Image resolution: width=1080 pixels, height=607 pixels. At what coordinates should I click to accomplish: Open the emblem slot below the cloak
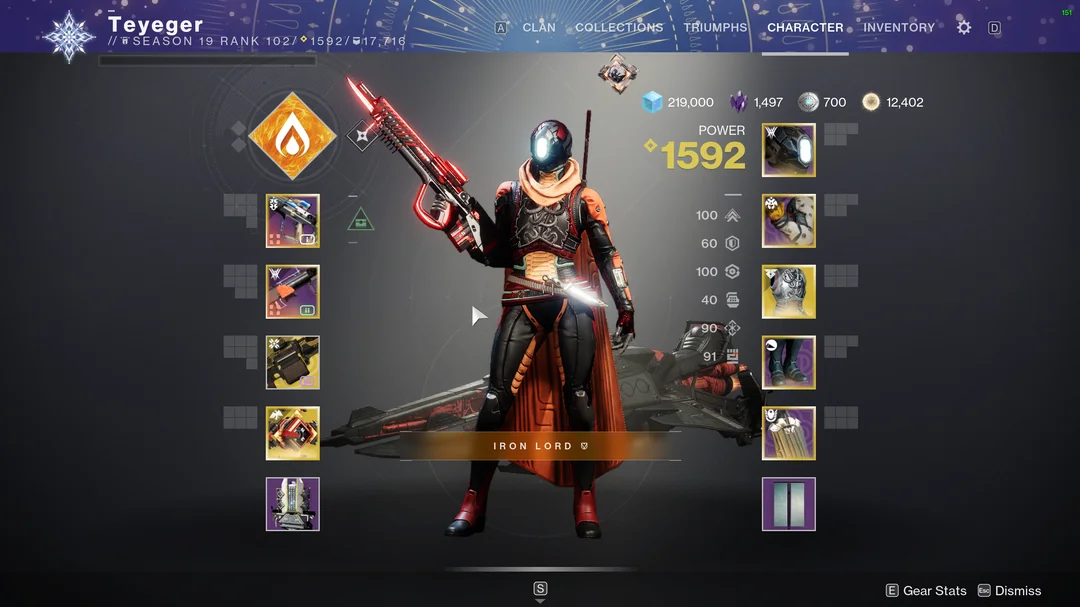pyautogui.click(x=789, y=504)
